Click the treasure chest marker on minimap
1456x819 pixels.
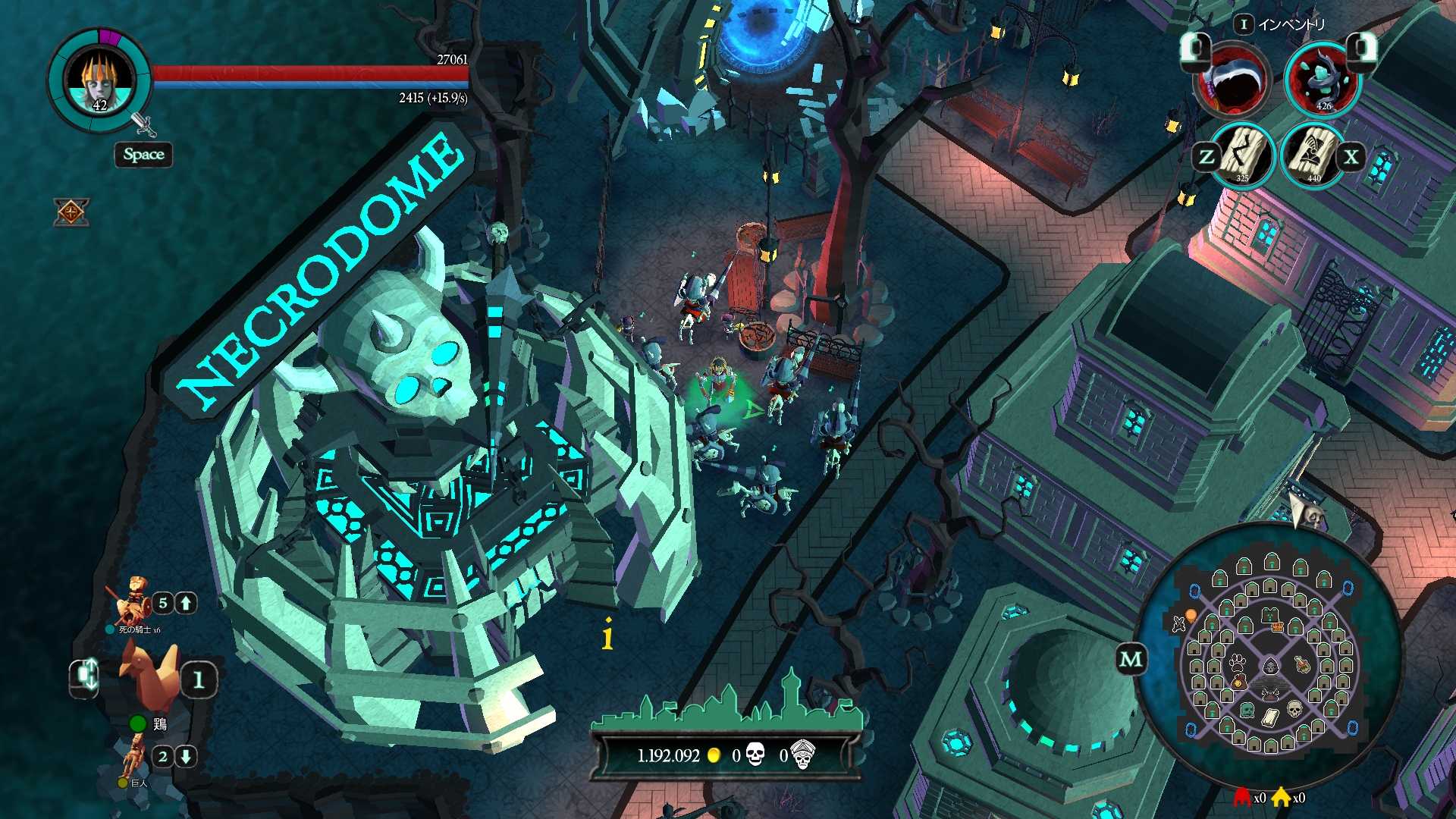(1277, 626)
